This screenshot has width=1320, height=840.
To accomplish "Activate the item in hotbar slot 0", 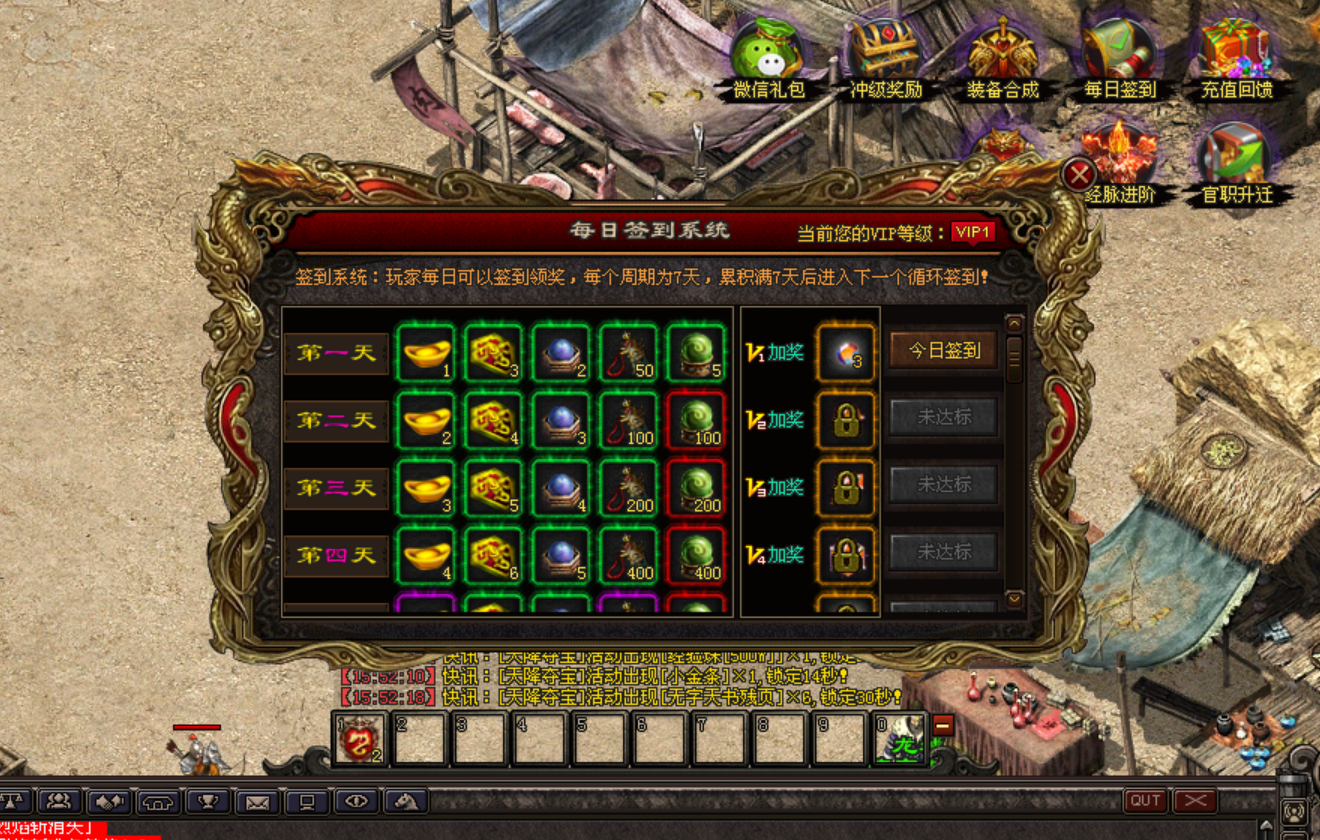I will (900, 740).
